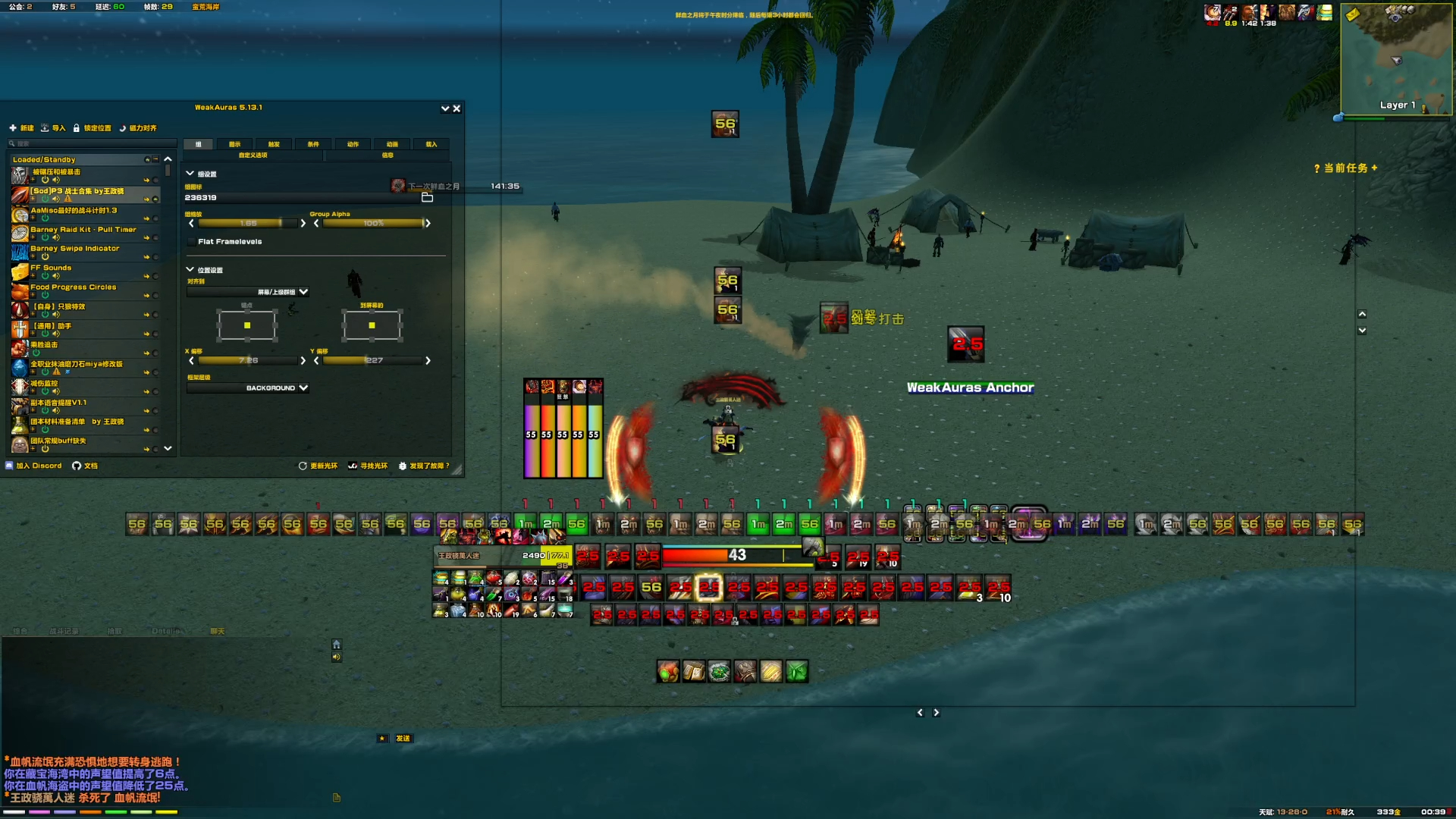This screenshot has height=819, width=1456.
Task: Switch to the 触发 (Trigger) tab
Action: click(274, 144)
